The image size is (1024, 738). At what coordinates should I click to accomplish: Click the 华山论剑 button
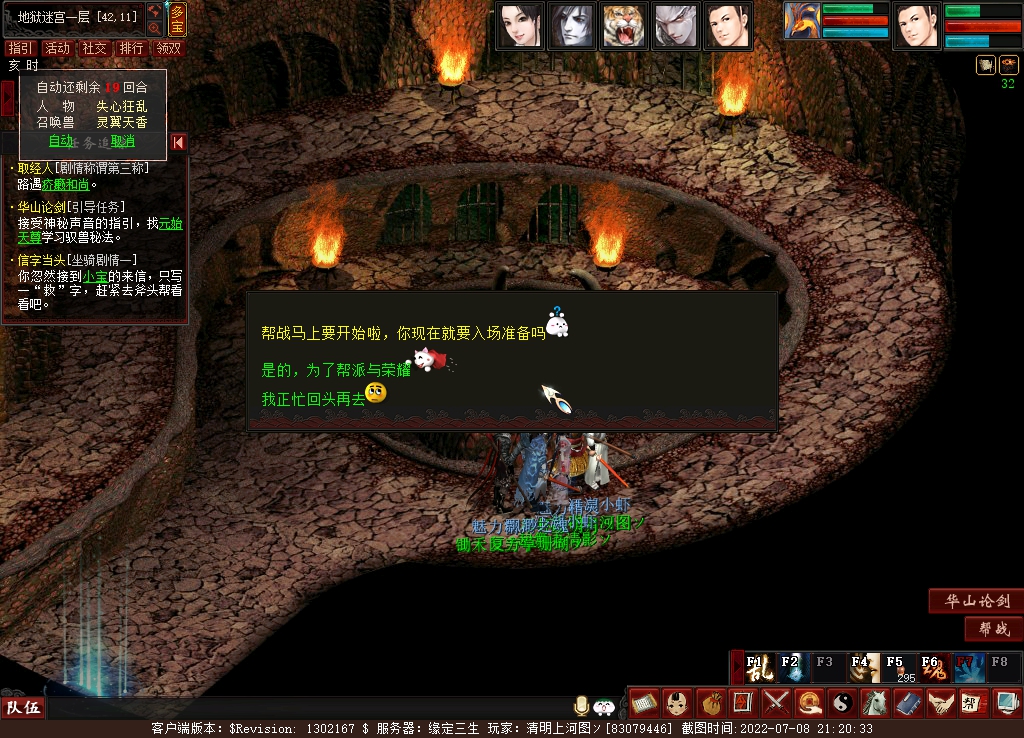pyautogui.click(x=975, y=601)
